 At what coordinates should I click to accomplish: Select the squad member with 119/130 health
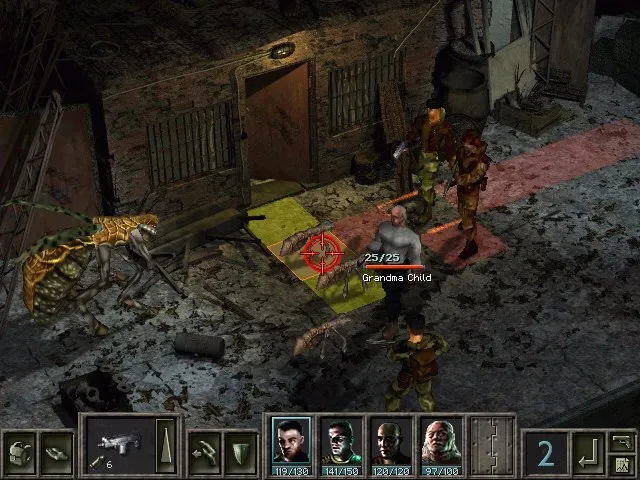point(291,442)
